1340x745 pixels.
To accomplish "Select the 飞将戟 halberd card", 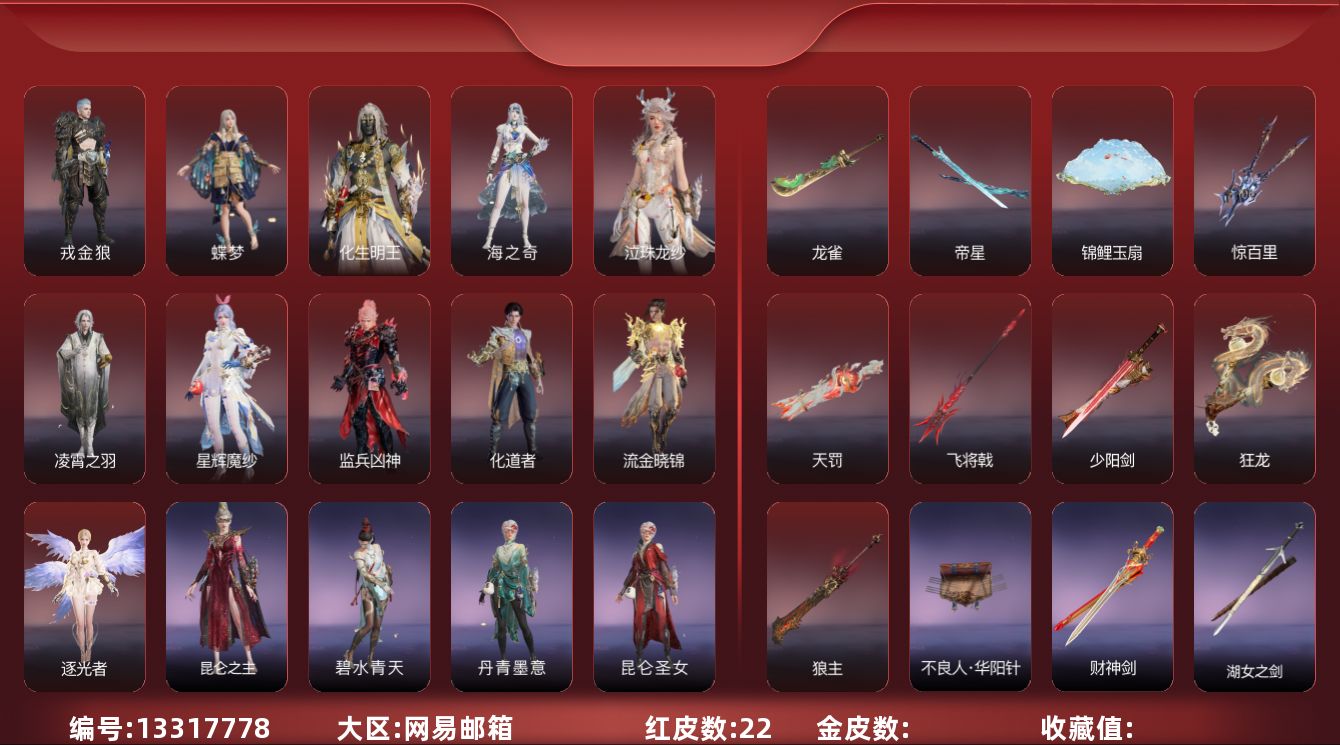I will 969,388.
